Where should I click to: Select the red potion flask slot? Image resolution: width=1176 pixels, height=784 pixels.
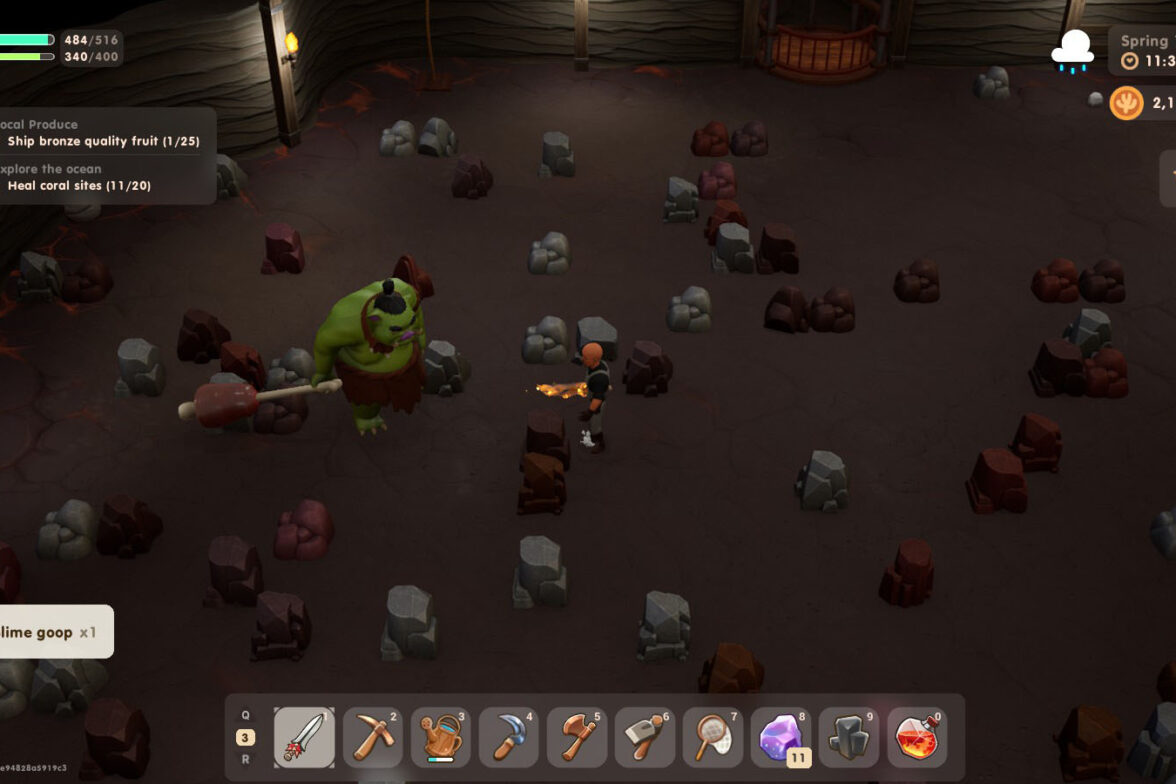[917, 738]
